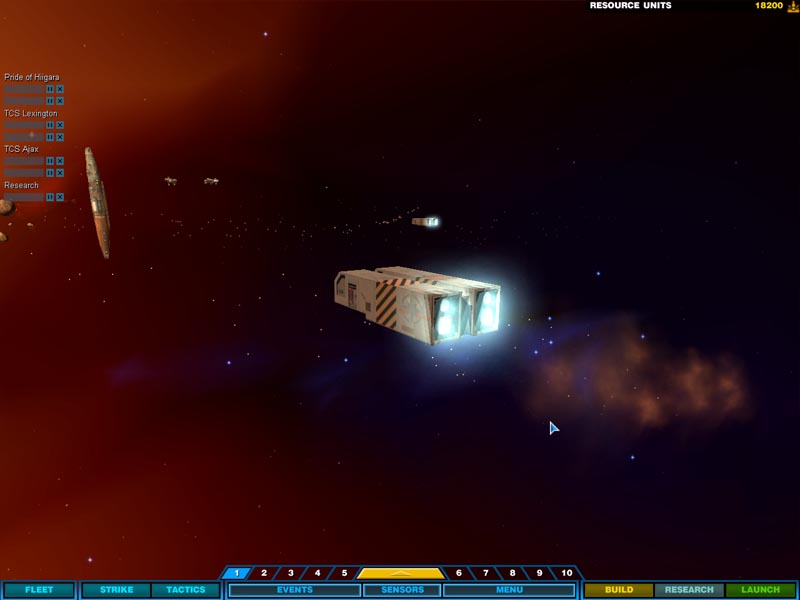The height and width of the screenshot is (600, 800).
Task: Select control group 3 tab
Action: pos(291,573)
